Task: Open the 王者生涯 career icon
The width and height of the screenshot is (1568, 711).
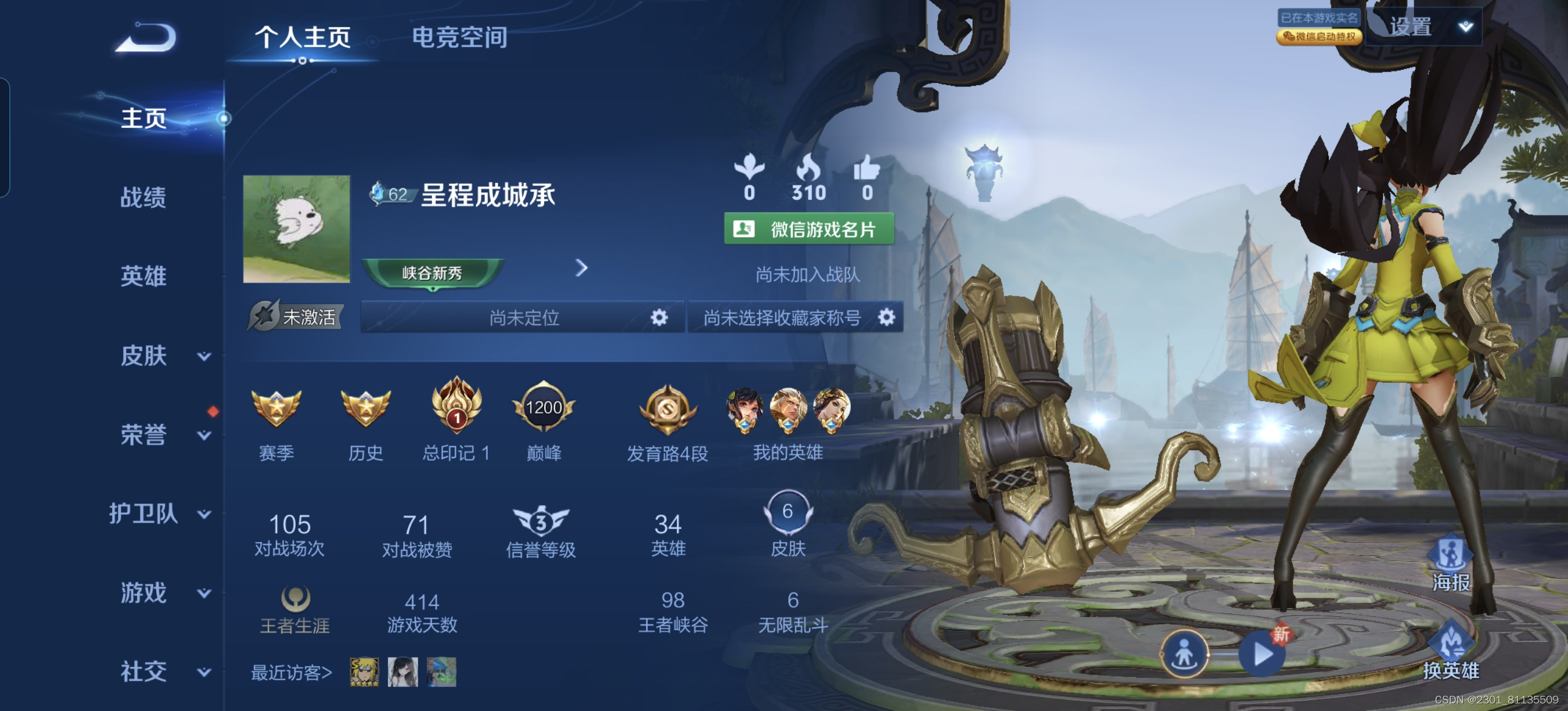Action: tap(295, 599)
